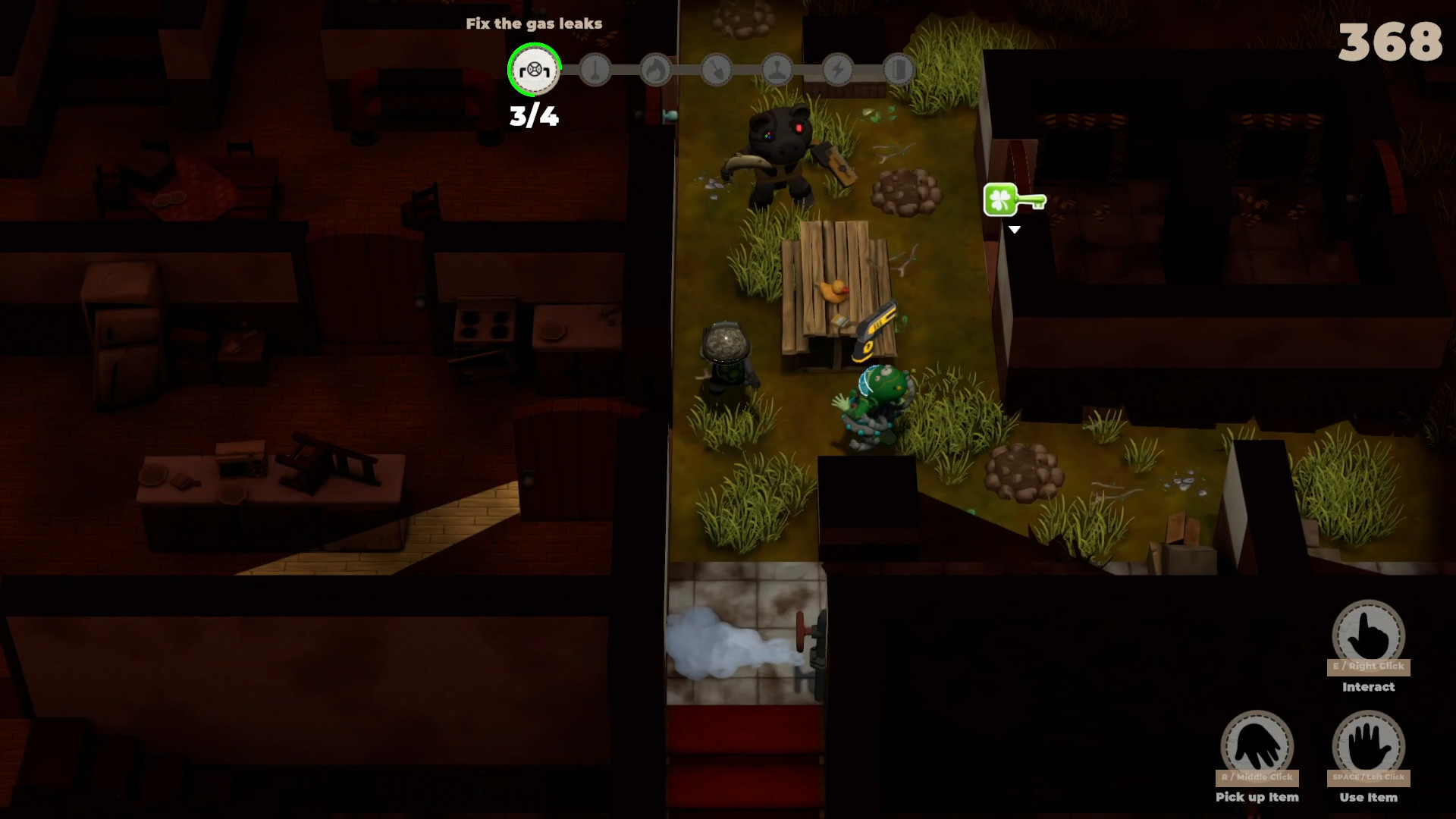Select the box cutter on the table
Image resolution: width=1456 pixels, height=819 pixels.
click(x=874, y=328)
